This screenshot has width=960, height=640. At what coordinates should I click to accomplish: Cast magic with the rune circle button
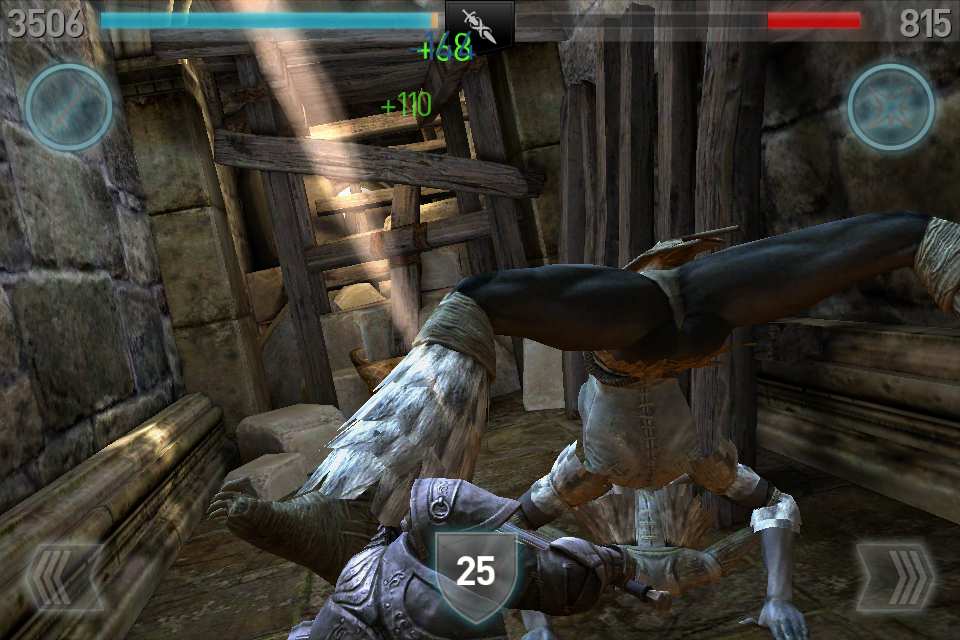[x=891, y=107]
